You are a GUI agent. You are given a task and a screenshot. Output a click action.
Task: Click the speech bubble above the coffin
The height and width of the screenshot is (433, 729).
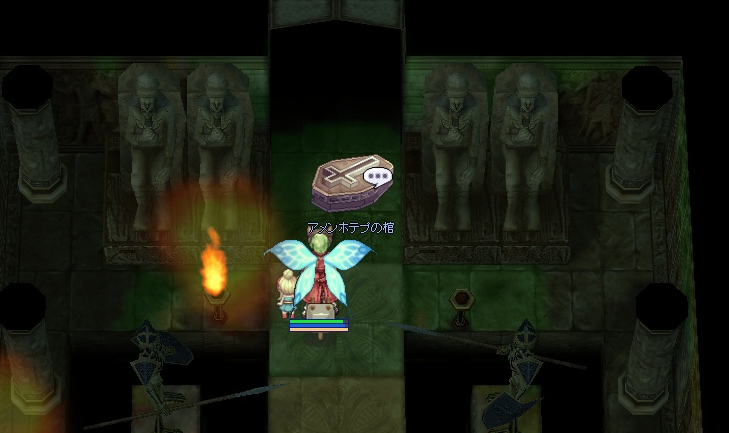tap(377, 178)
